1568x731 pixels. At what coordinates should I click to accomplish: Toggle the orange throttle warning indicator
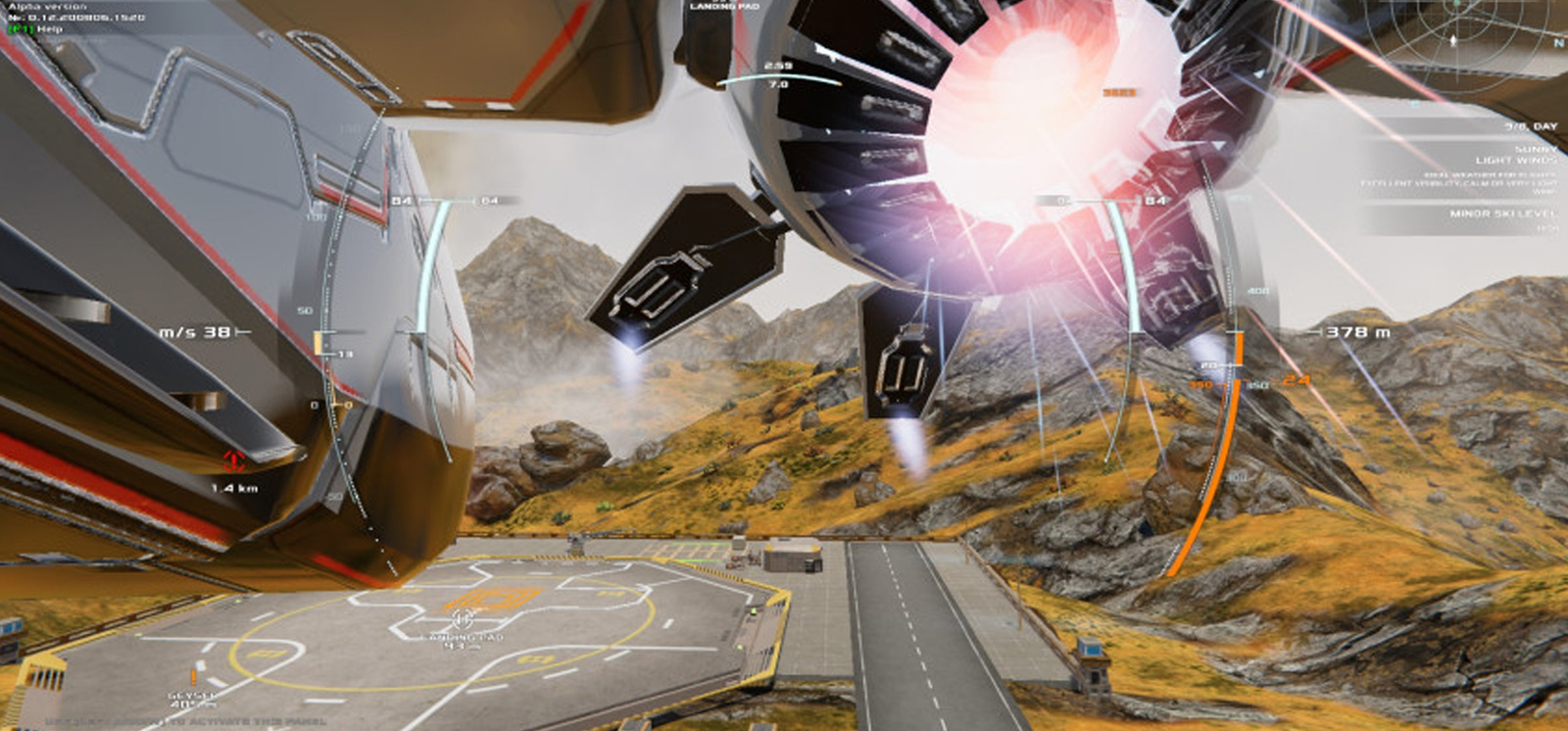tap(1296, 382)
